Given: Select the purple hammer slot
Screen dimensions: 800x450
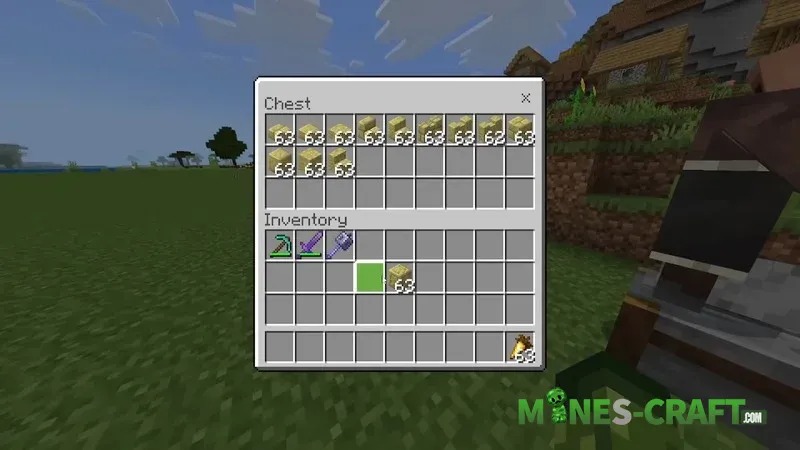Looking at the screenshot, I should click(x=340, y=245).
